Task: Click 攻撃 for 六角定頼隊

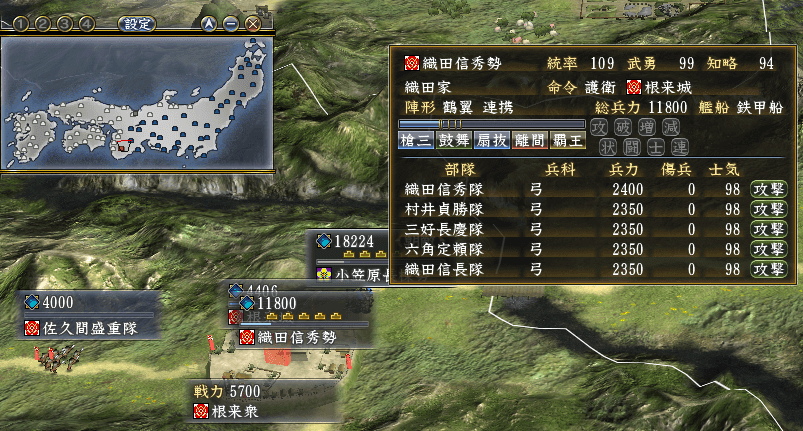Action: pyautogui.click(x=768, y=250)
